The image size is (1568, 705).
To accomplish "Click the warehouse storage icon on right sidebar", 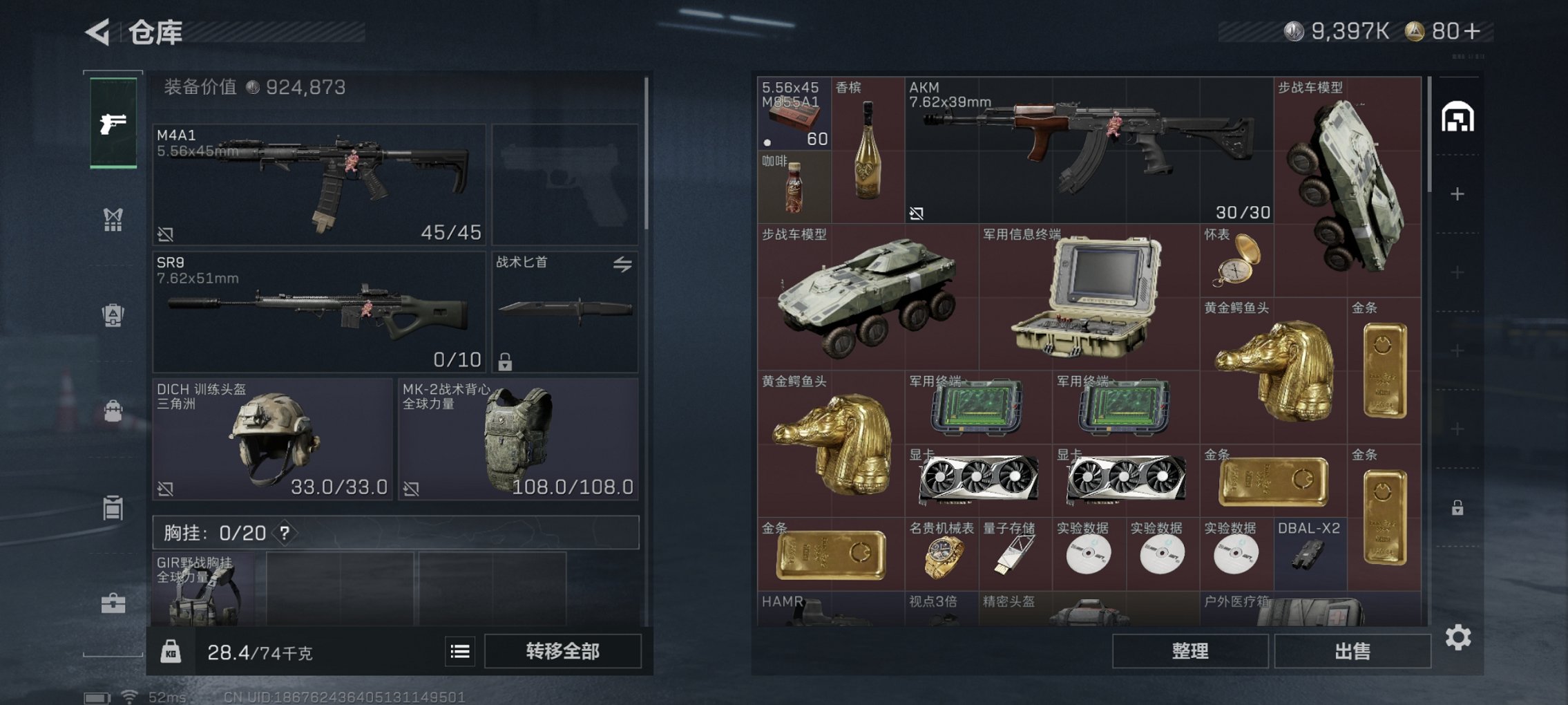I will [1459, 115].
